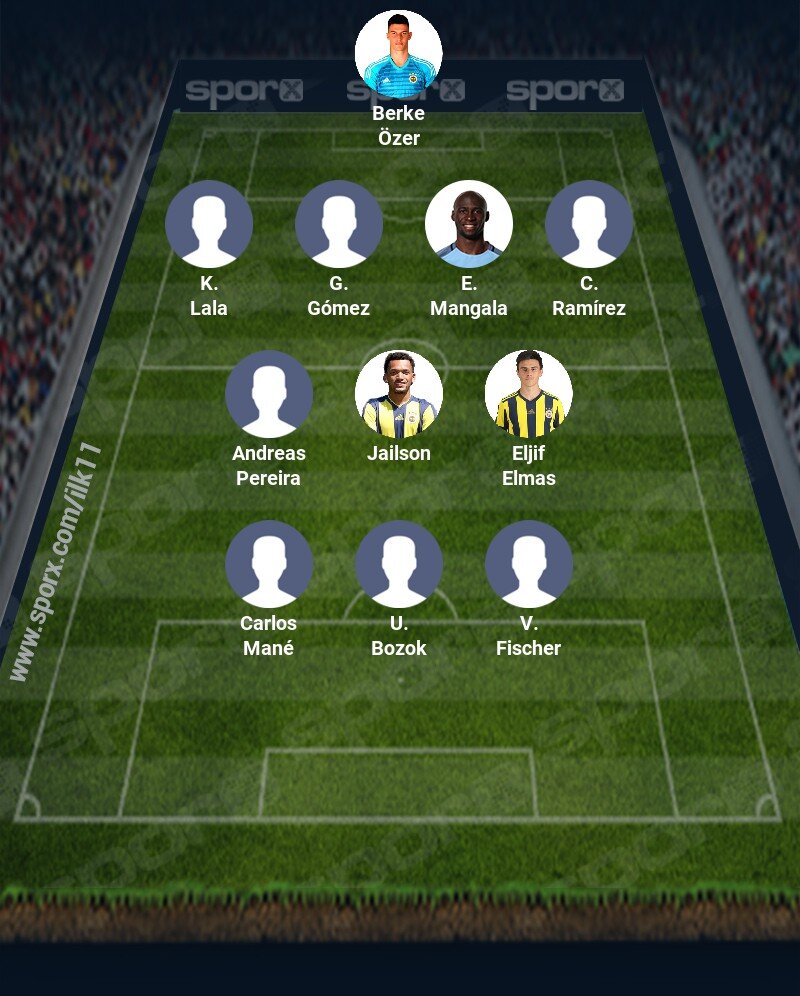
Task: Pick Jailson in midfield
Action: point(399,394)
